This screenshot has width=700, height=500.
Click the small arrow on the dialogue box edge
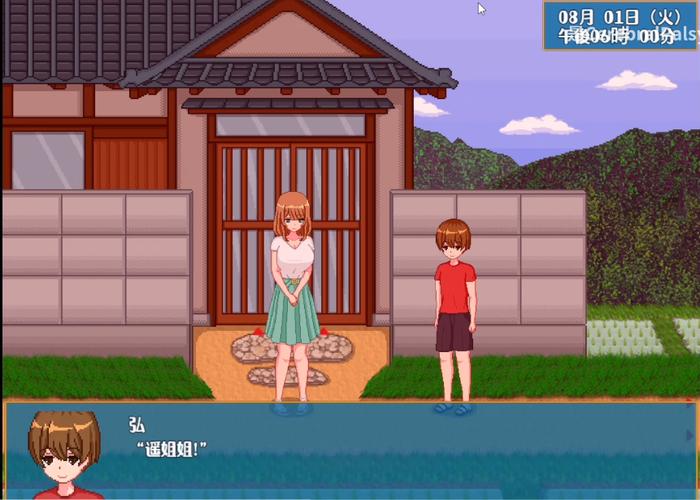(x=687, y=435)
